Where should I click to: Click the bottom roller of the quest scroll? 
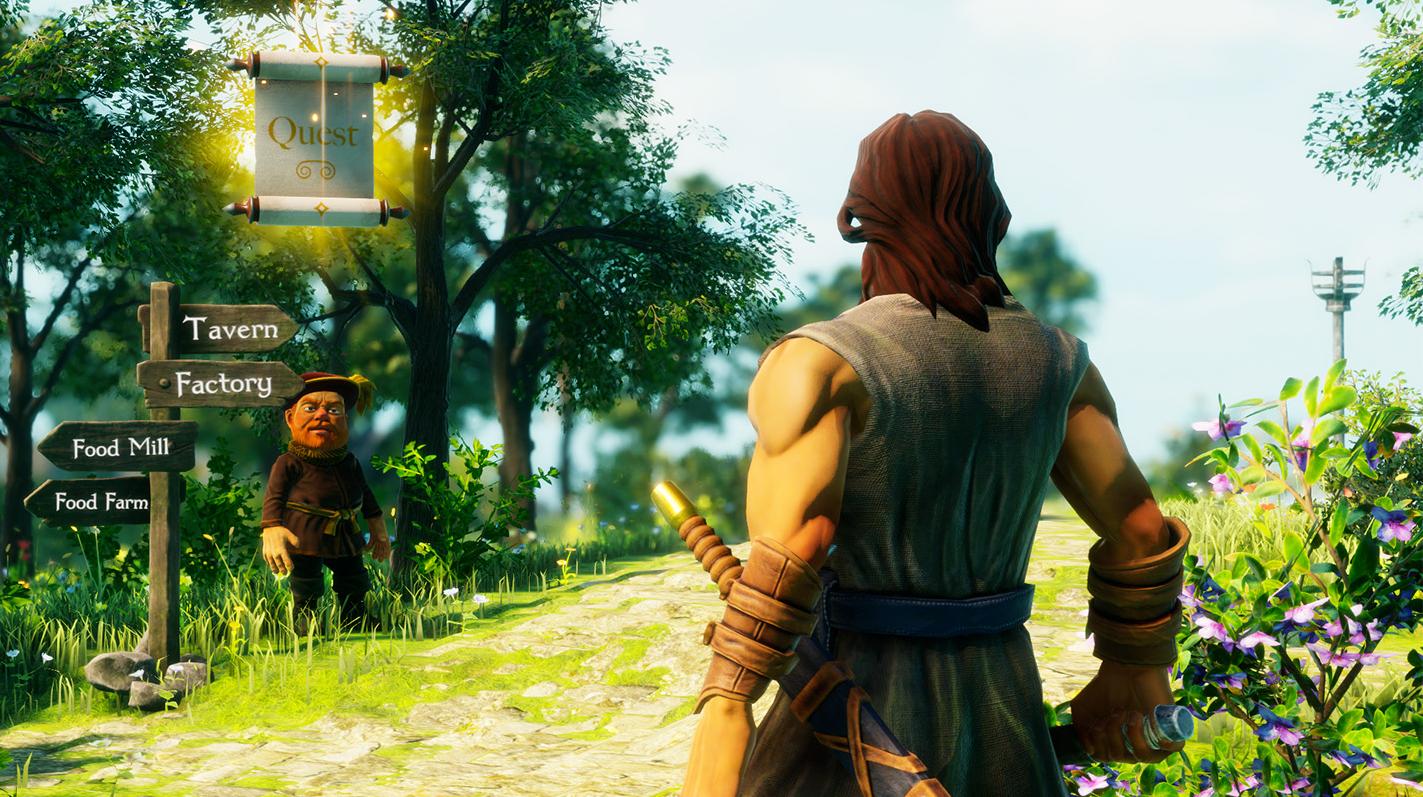pyautogui.click(x=320, y=208)
